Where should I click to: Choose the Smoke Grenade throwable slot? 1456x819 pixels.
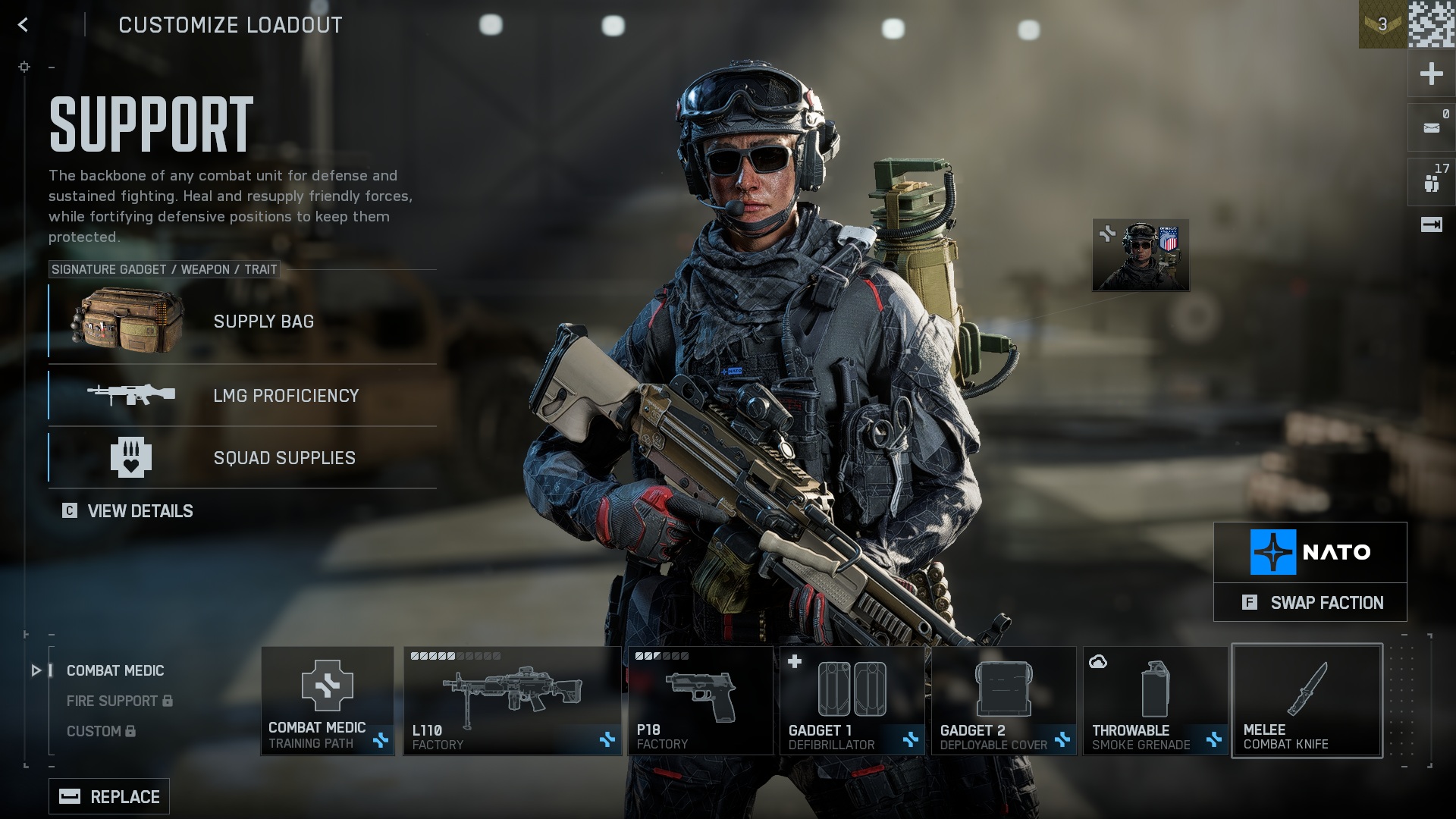point(1155,700)
